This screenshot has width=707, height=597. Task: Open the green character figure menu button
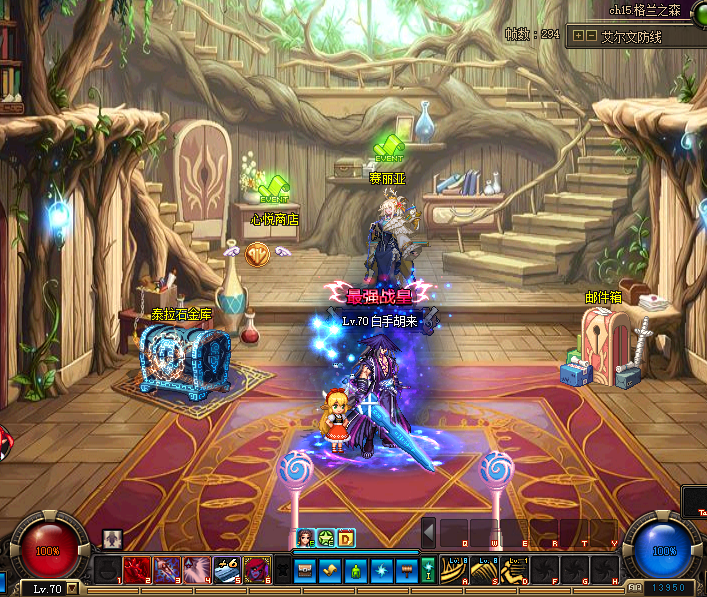click(x=357, y=571)
